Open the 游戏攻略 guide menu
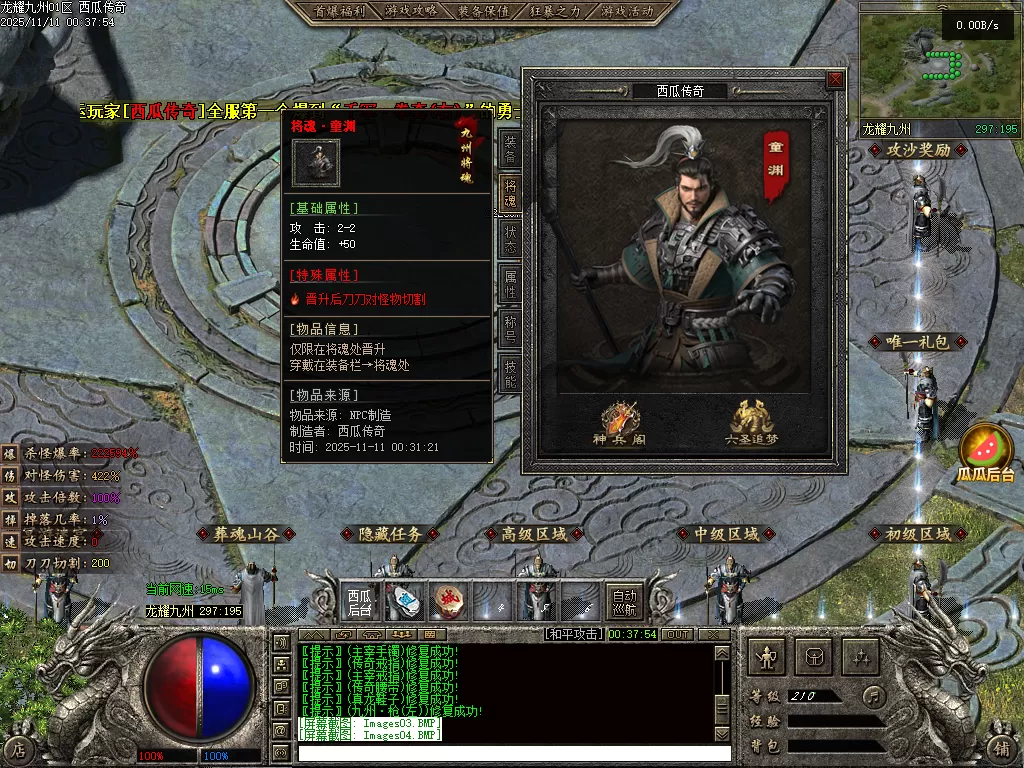The width and height of the screenshot is (1024, 768). pyautogui.click(x=410, y=11)
